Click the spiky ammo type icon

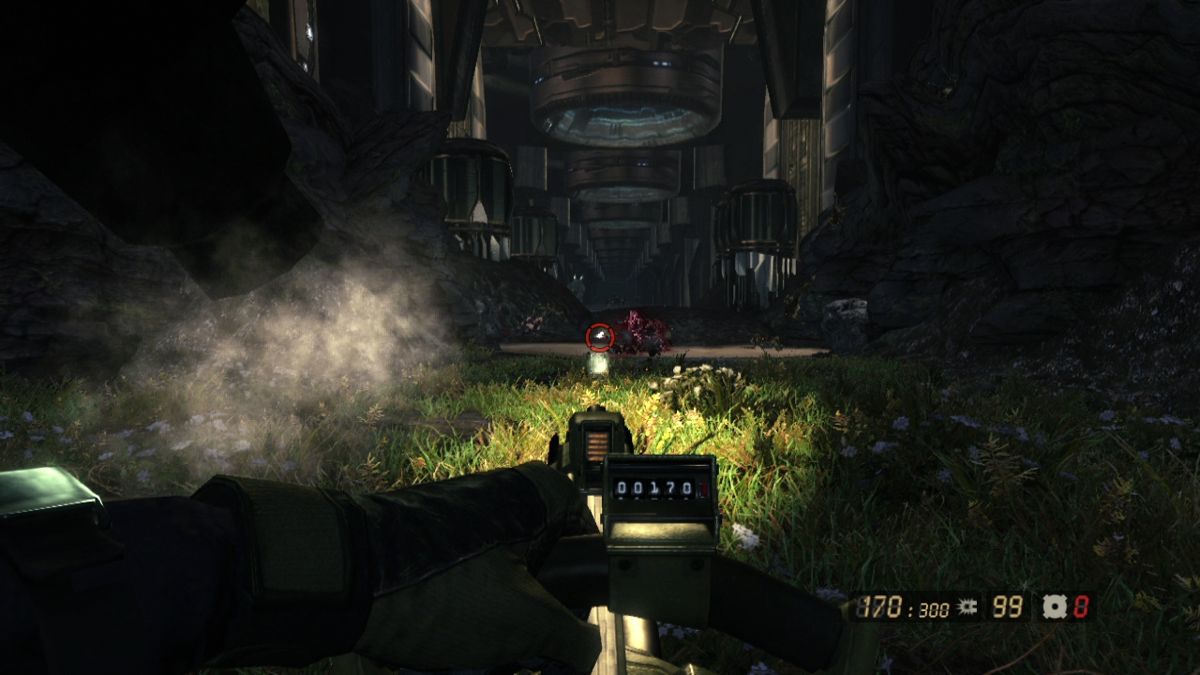point(966,606)
